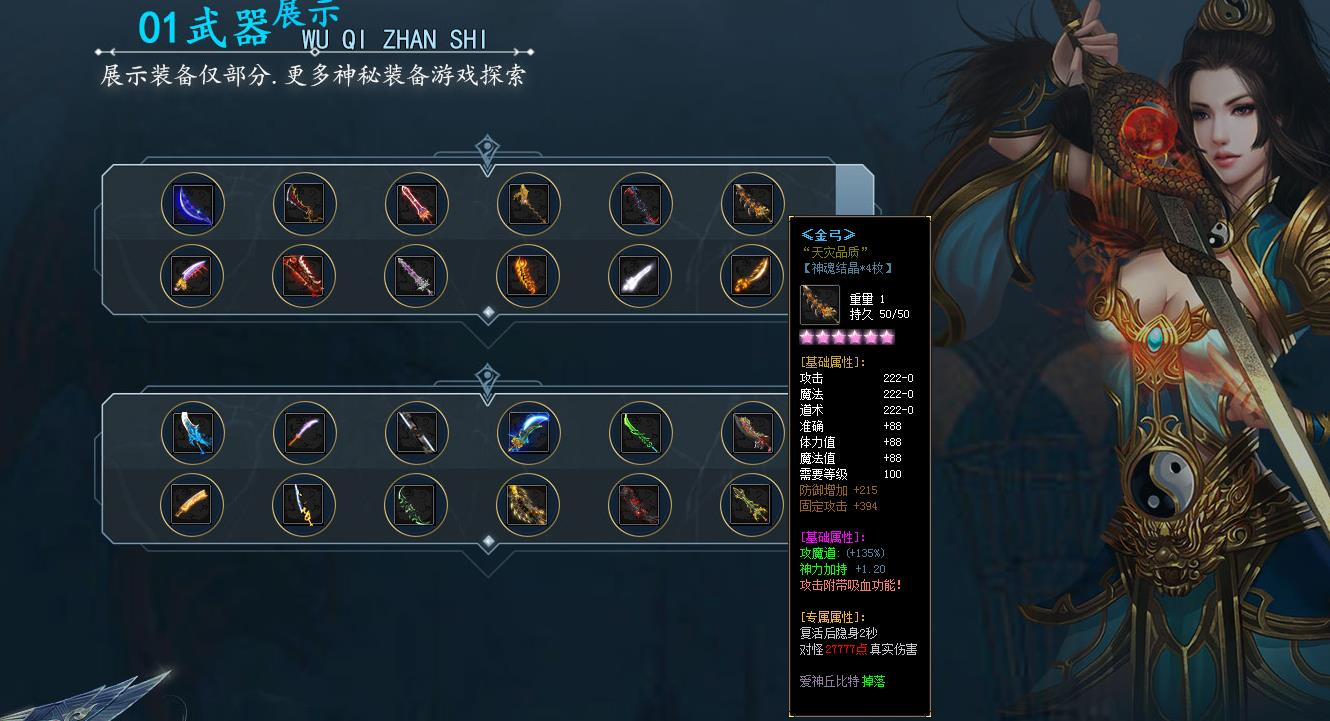Select the golden yellow bow icon
Viewport: 1330px width, 721px height.
click(528, 504)
